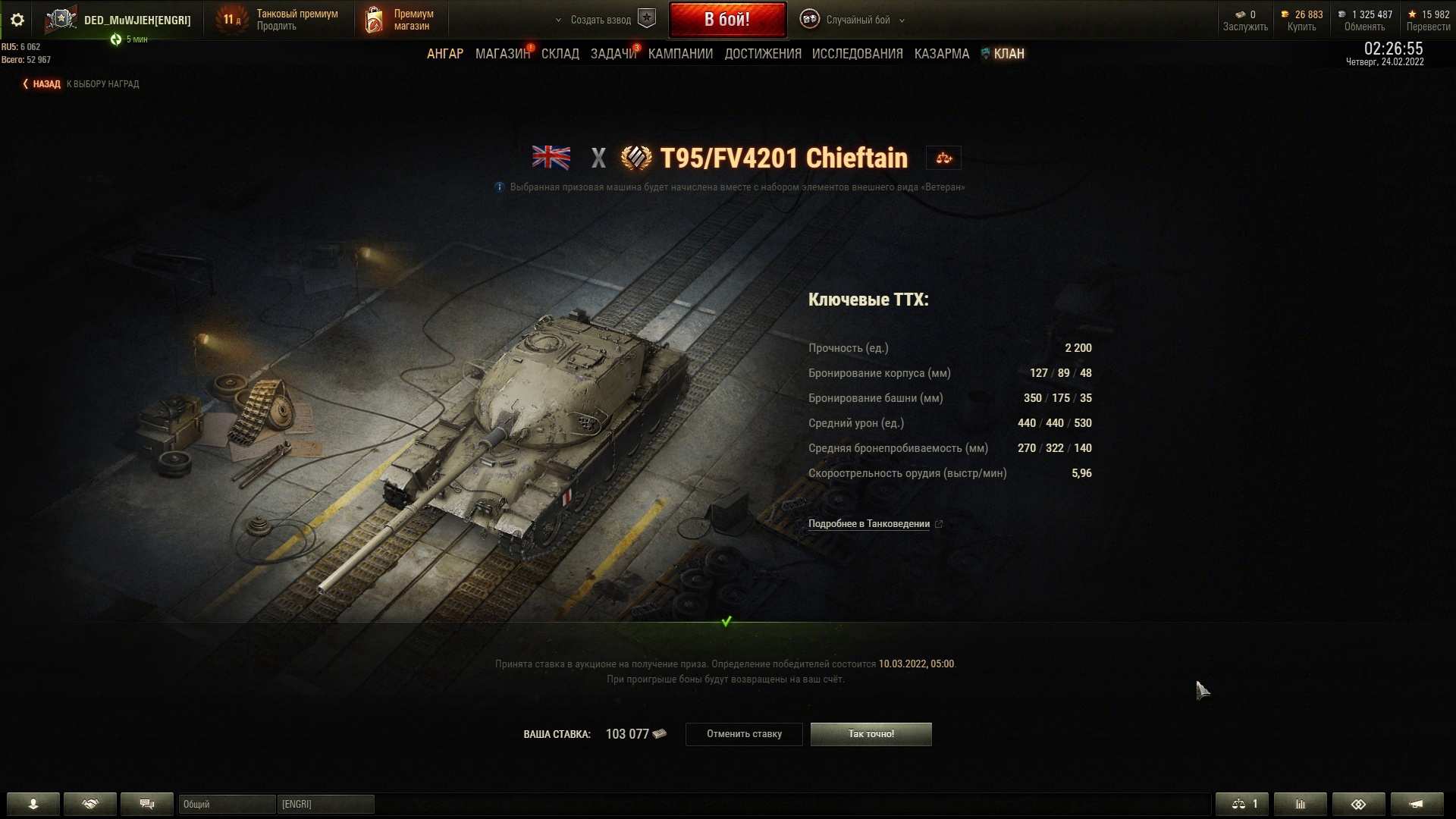Screen dimensions: 1456x819
Task: Start battle with the red В бой! button
Action: (x=726, y=20)
